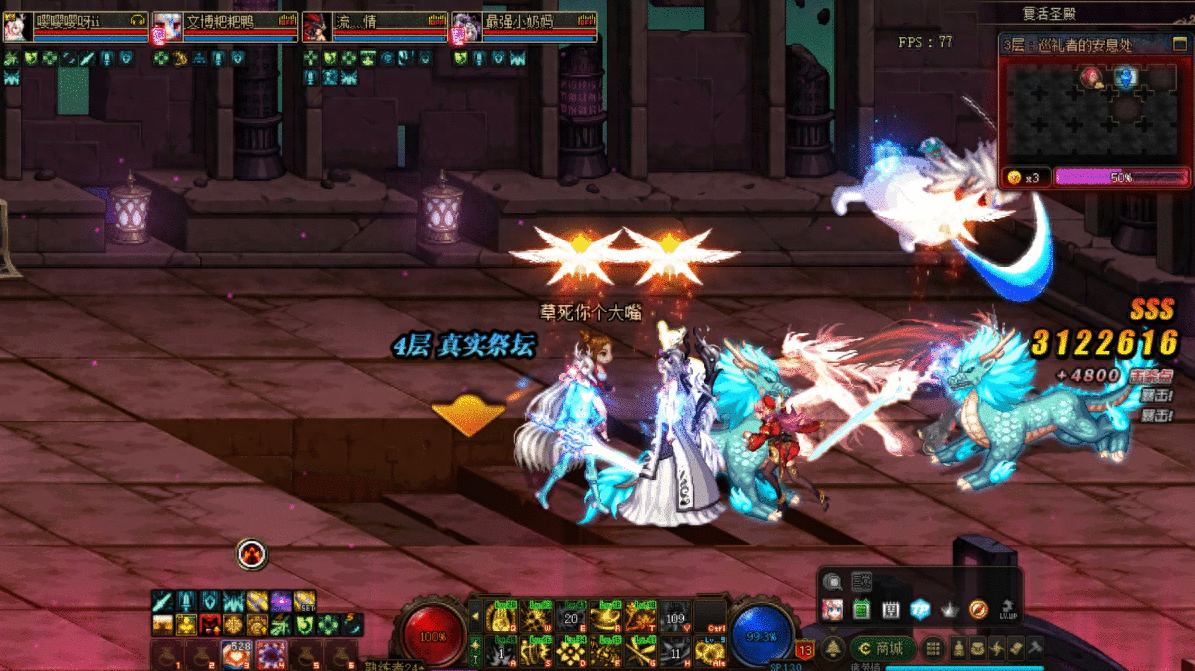Open the orange compass icon
The image size is (1195, 671).
point(978,609)
